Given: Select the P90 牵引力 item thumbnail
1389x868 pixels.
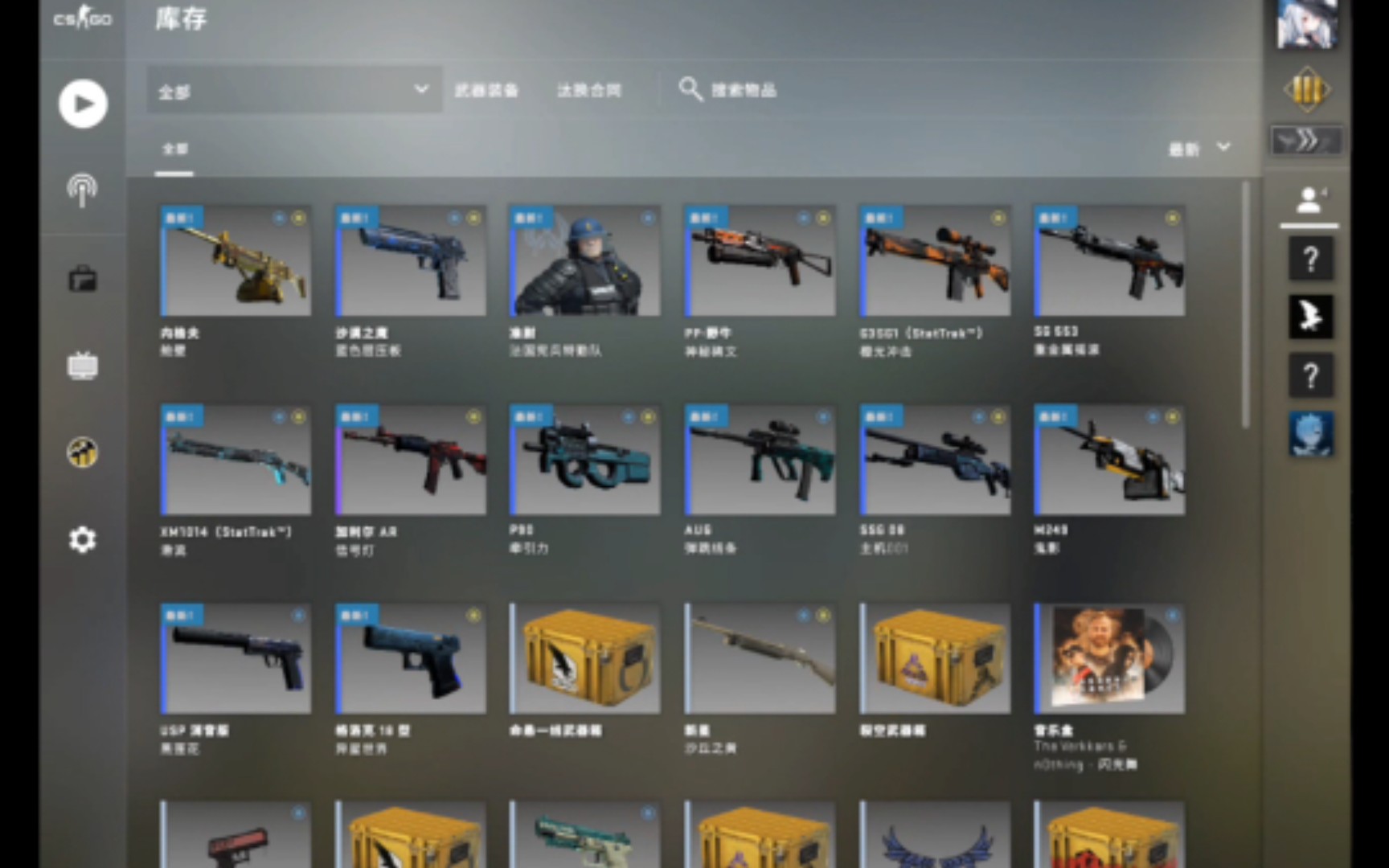Looking at the screenshot, I should (584, 460).
